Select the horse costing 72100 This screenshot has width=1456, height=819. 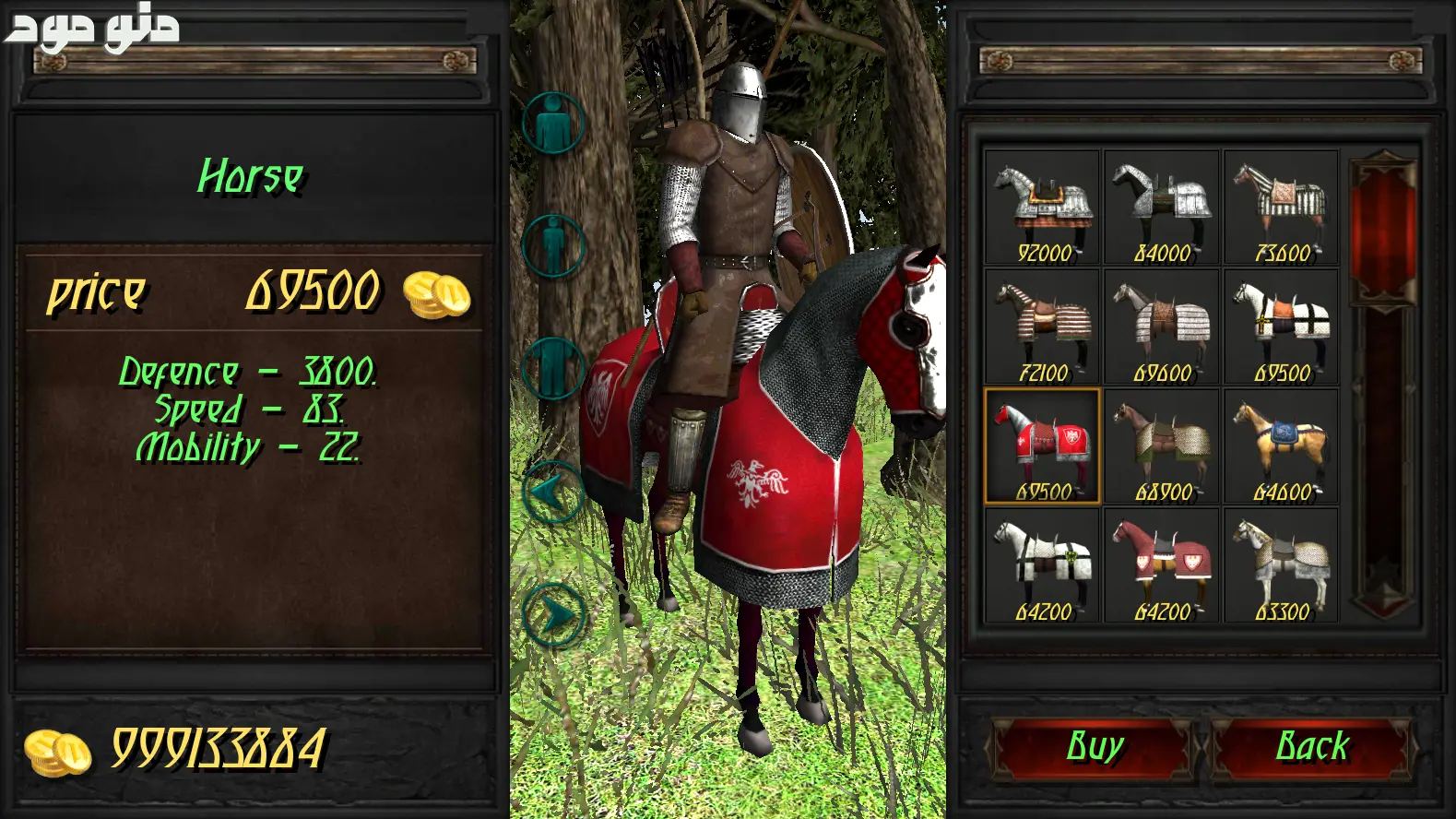(x=1042, y=327)
